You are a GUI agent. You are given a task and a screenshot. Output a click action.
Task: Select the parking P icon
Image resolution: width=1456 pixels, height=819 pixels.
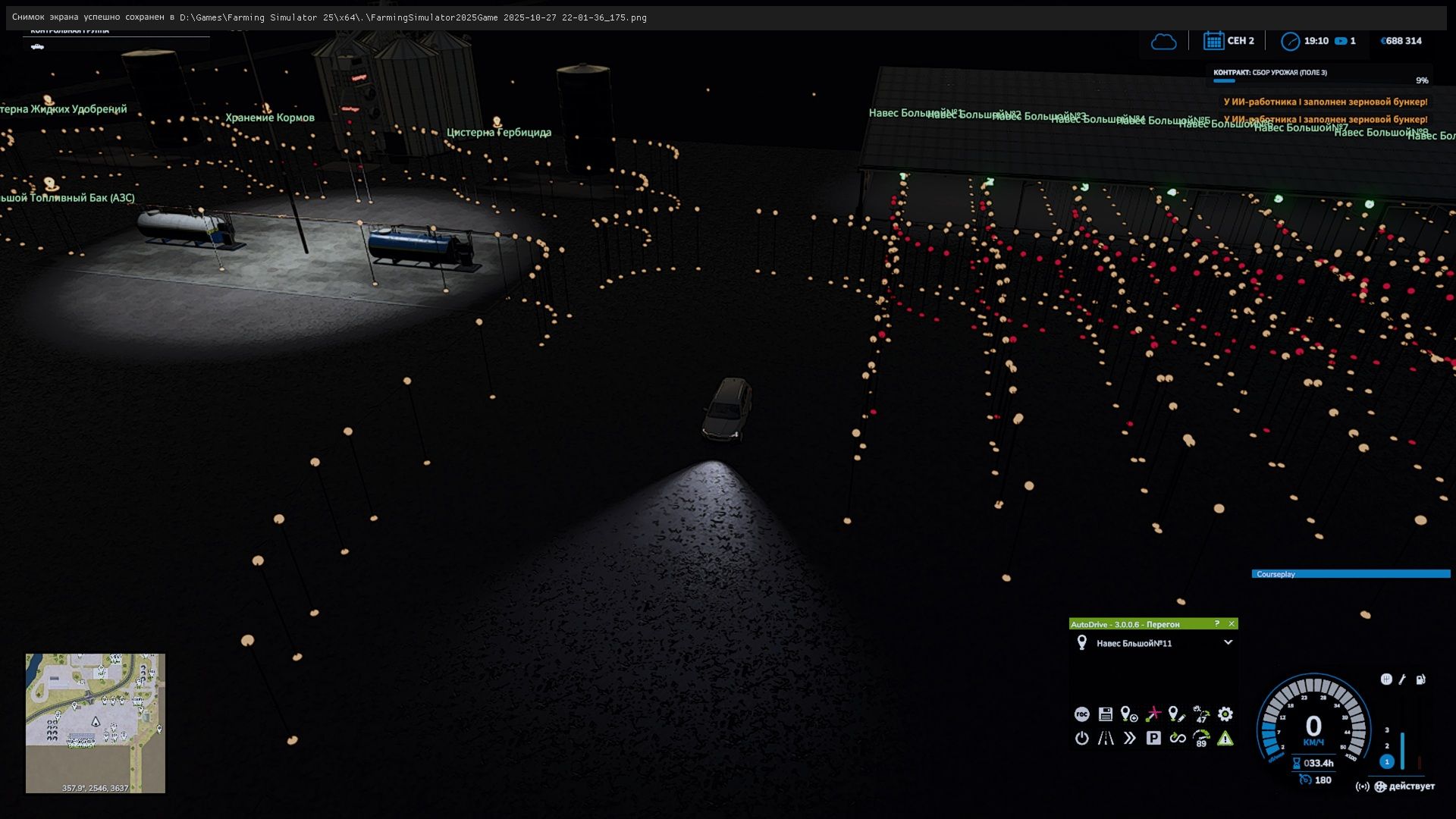1153,739
